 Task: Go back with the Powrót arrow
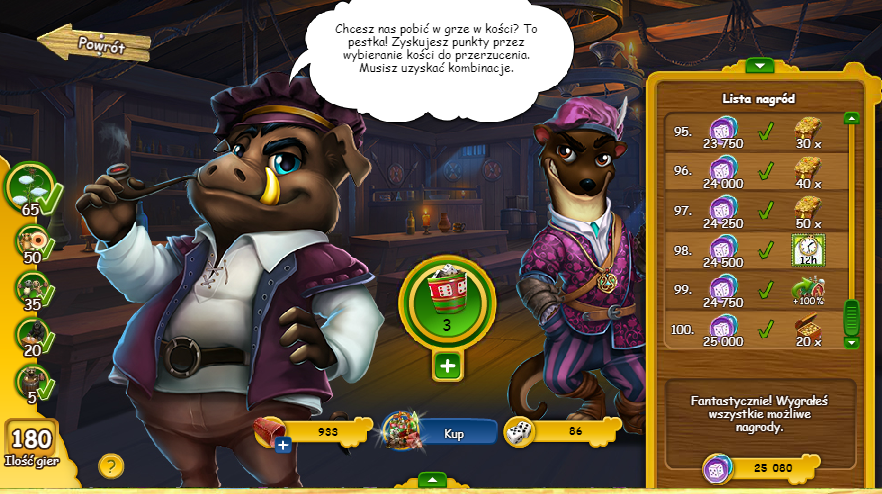(x=93, y=44)
